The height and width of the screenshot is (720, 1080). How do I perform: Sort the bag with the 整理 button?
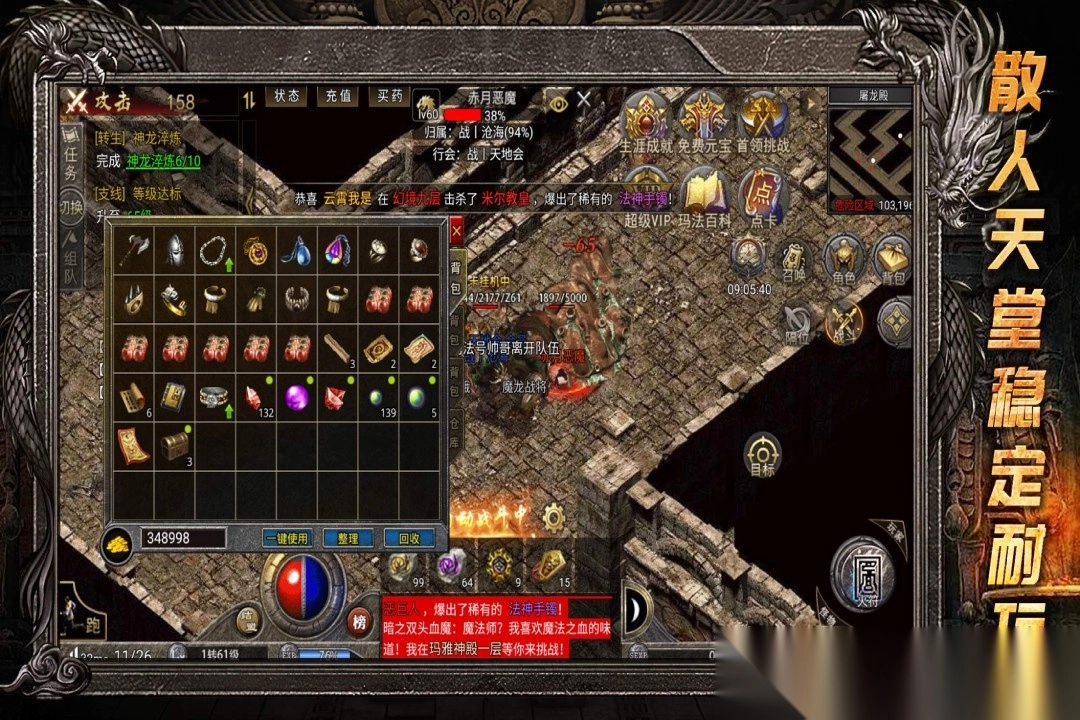coord(348,538)
